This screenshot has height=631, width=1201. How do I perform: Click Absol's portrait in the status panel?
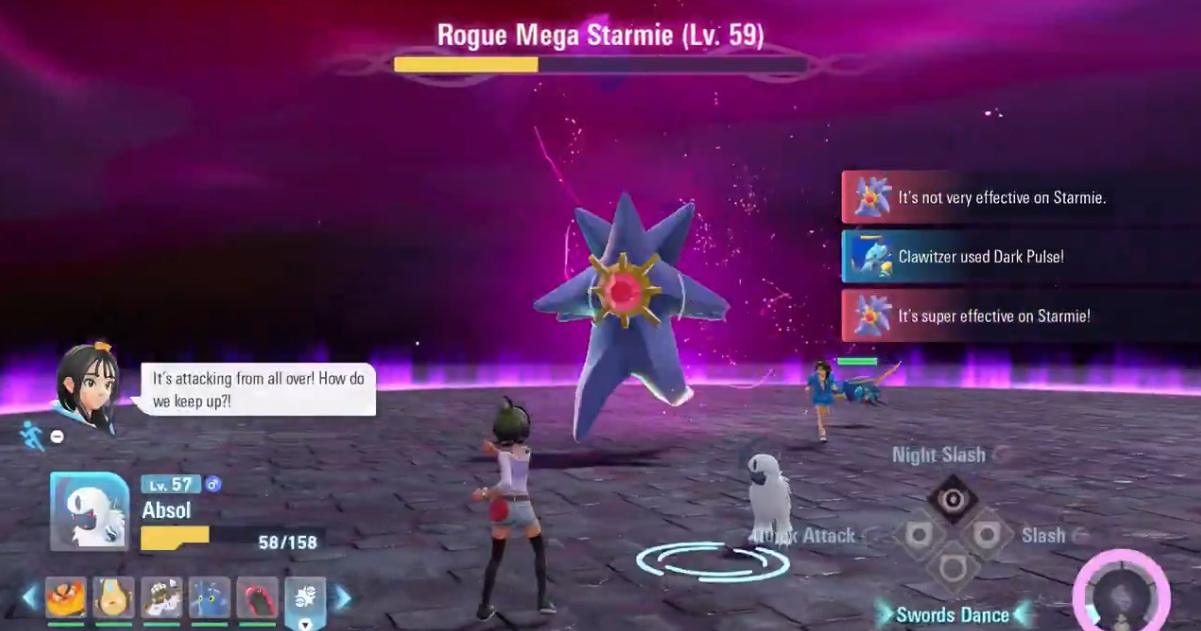90,511
